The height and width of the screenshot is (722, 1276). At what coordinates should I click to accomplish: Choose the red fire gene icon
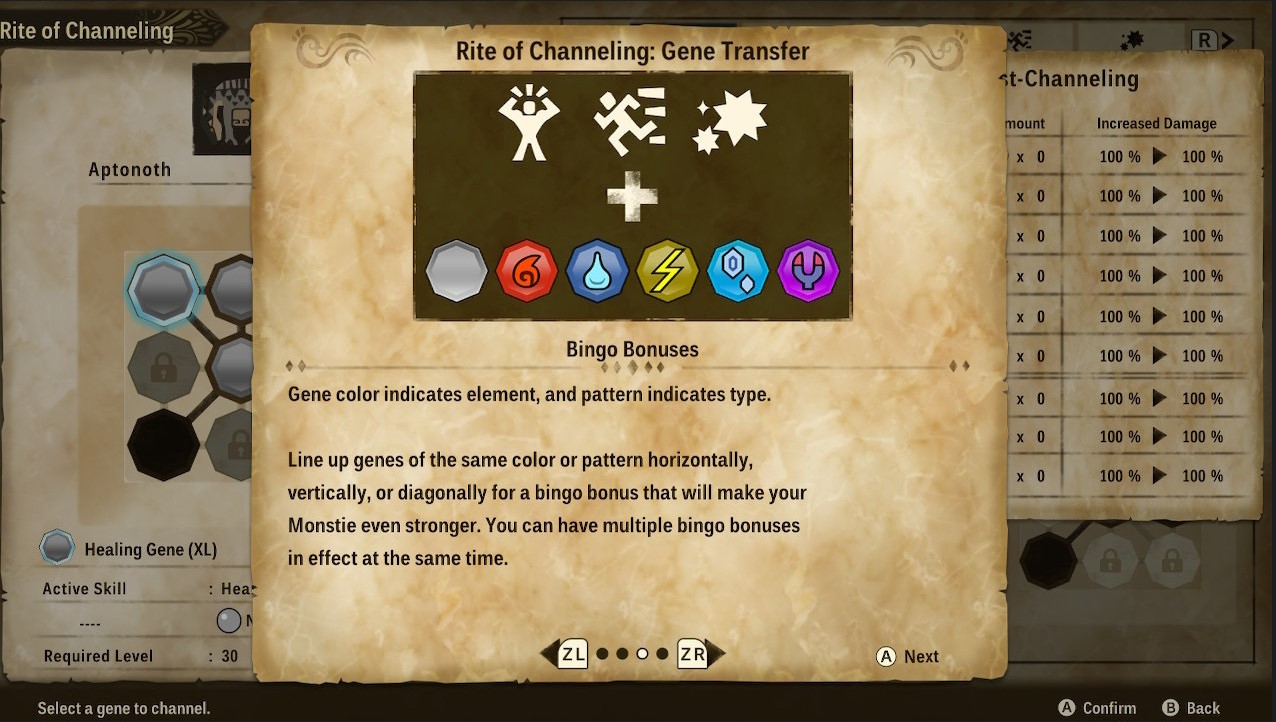pyautogui.click(x=527, y=271)
